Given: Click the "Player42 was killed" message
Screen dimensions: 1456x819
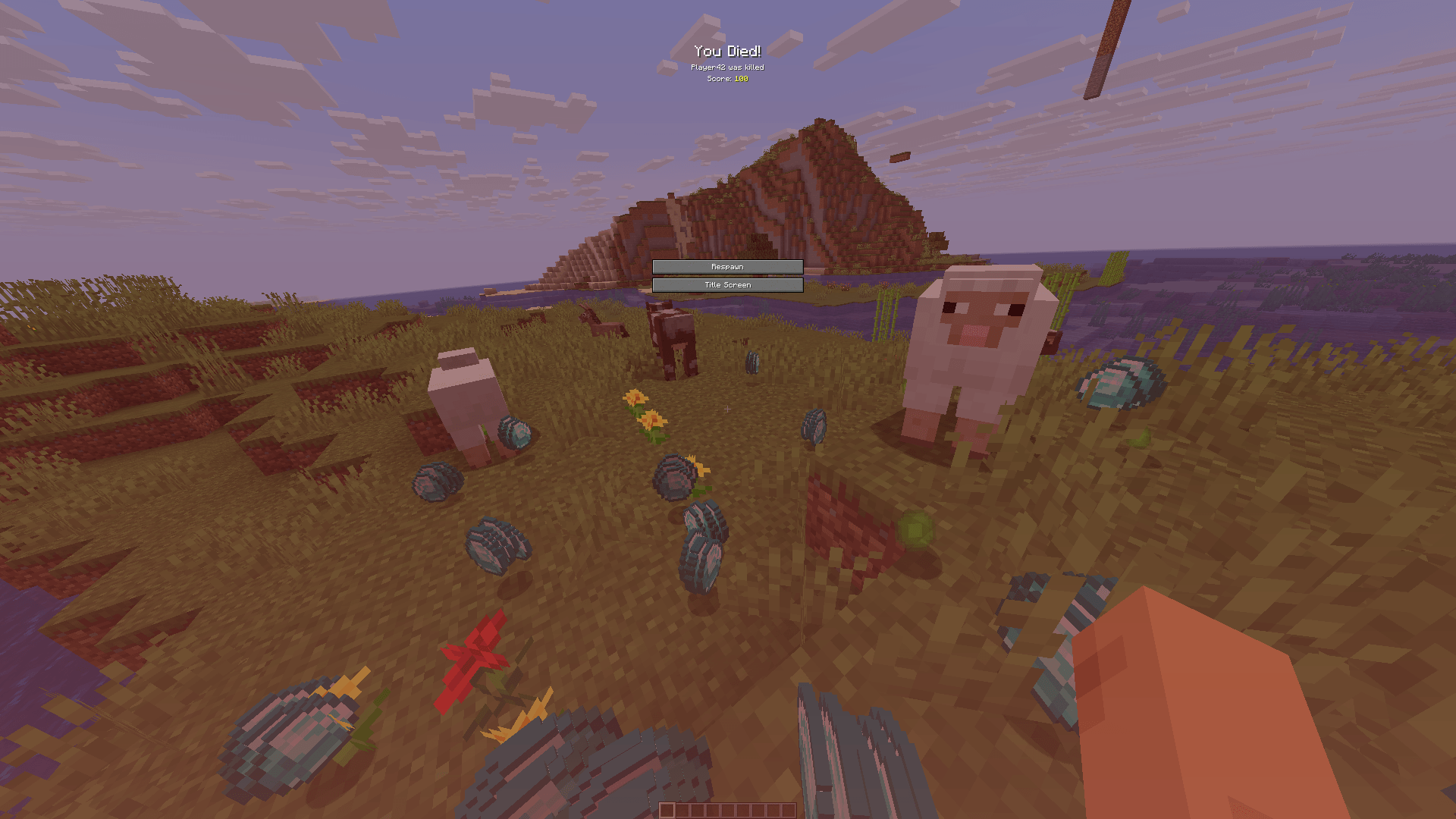Looking at the screenshot, I should click(727, 67).
